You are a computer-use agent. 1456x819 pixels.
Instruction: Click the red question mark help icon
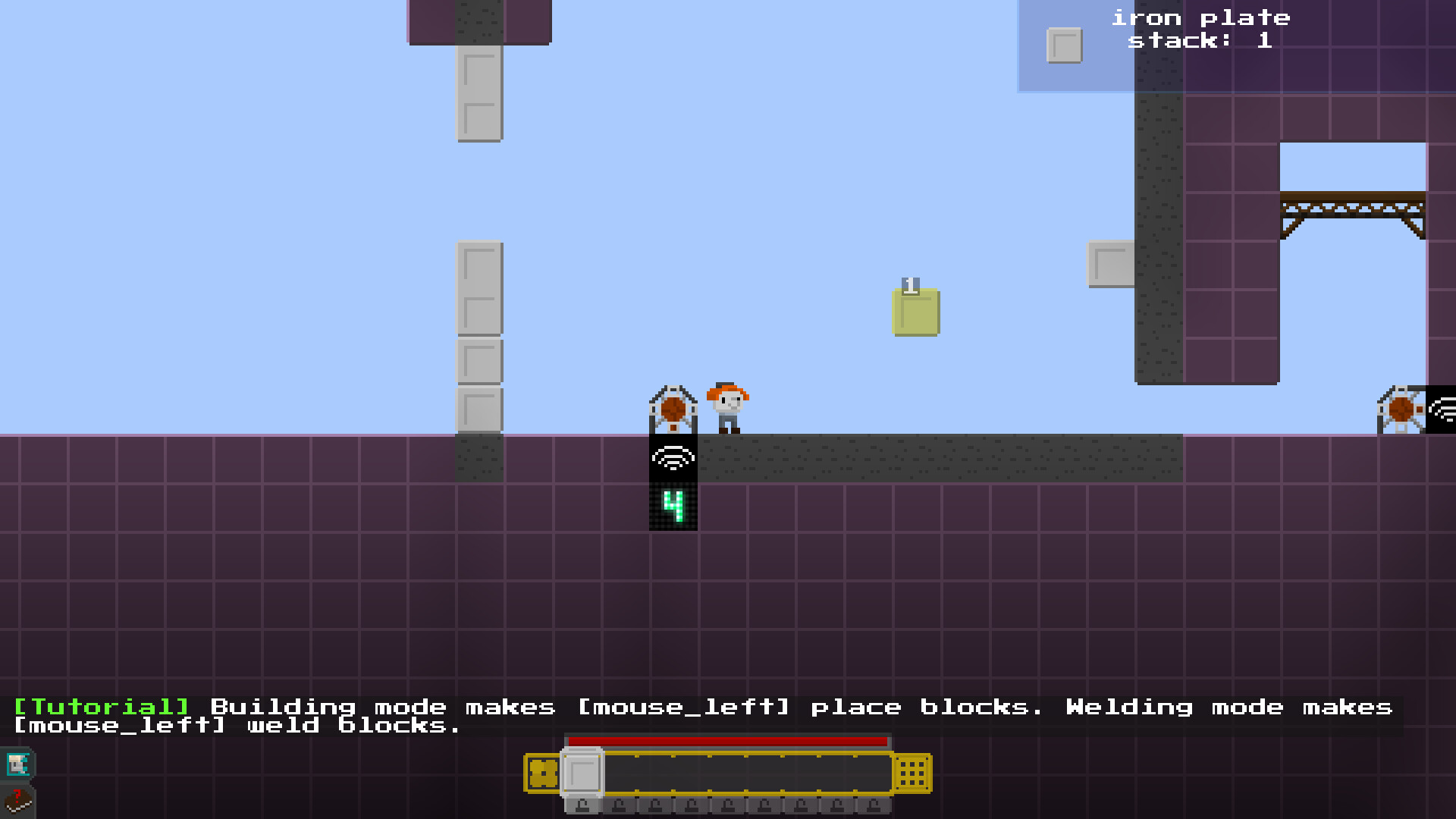(x=19, y=800)
